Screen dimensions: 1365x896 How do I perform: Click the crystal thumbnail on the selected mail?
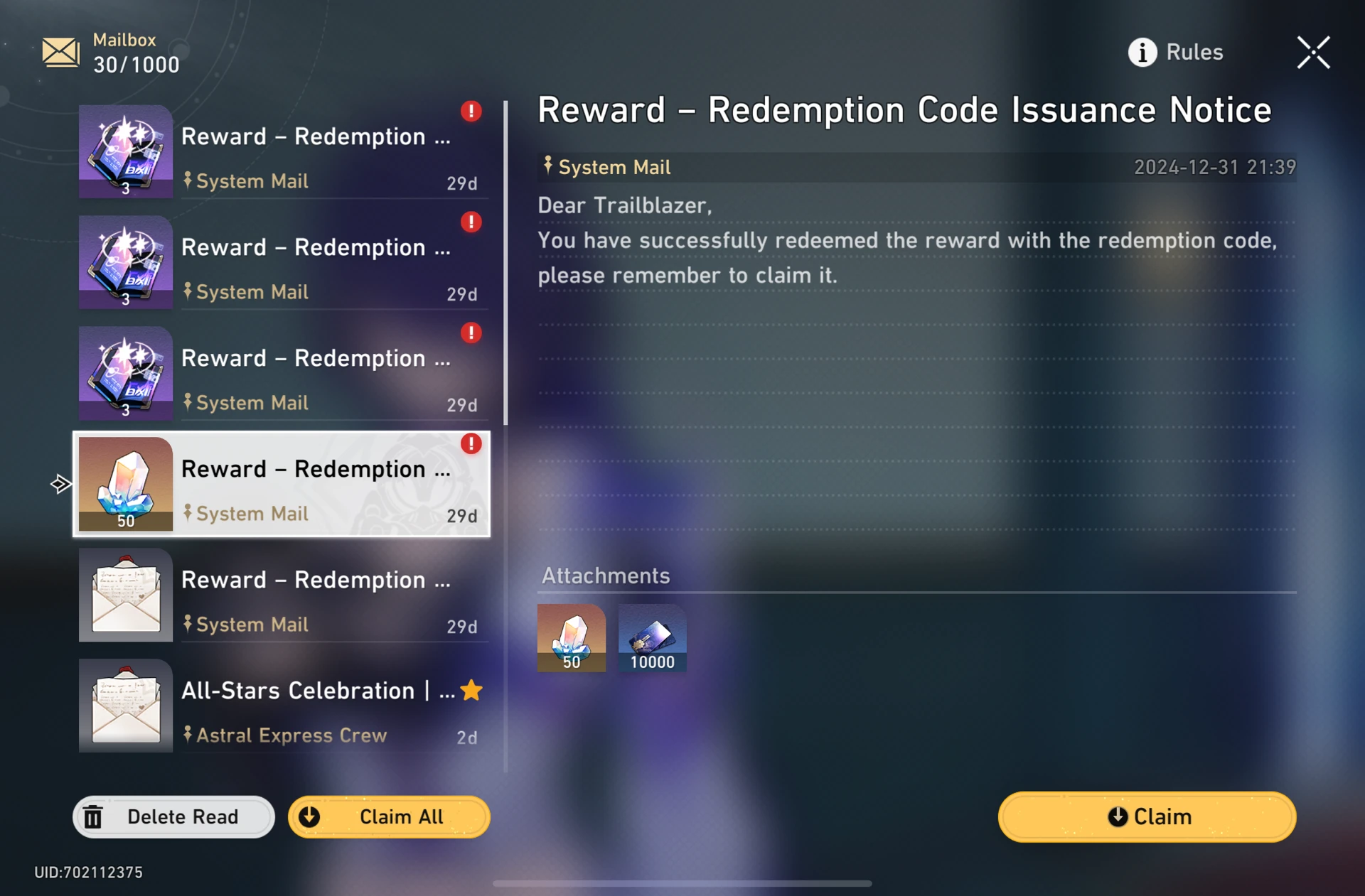[125, 484]
